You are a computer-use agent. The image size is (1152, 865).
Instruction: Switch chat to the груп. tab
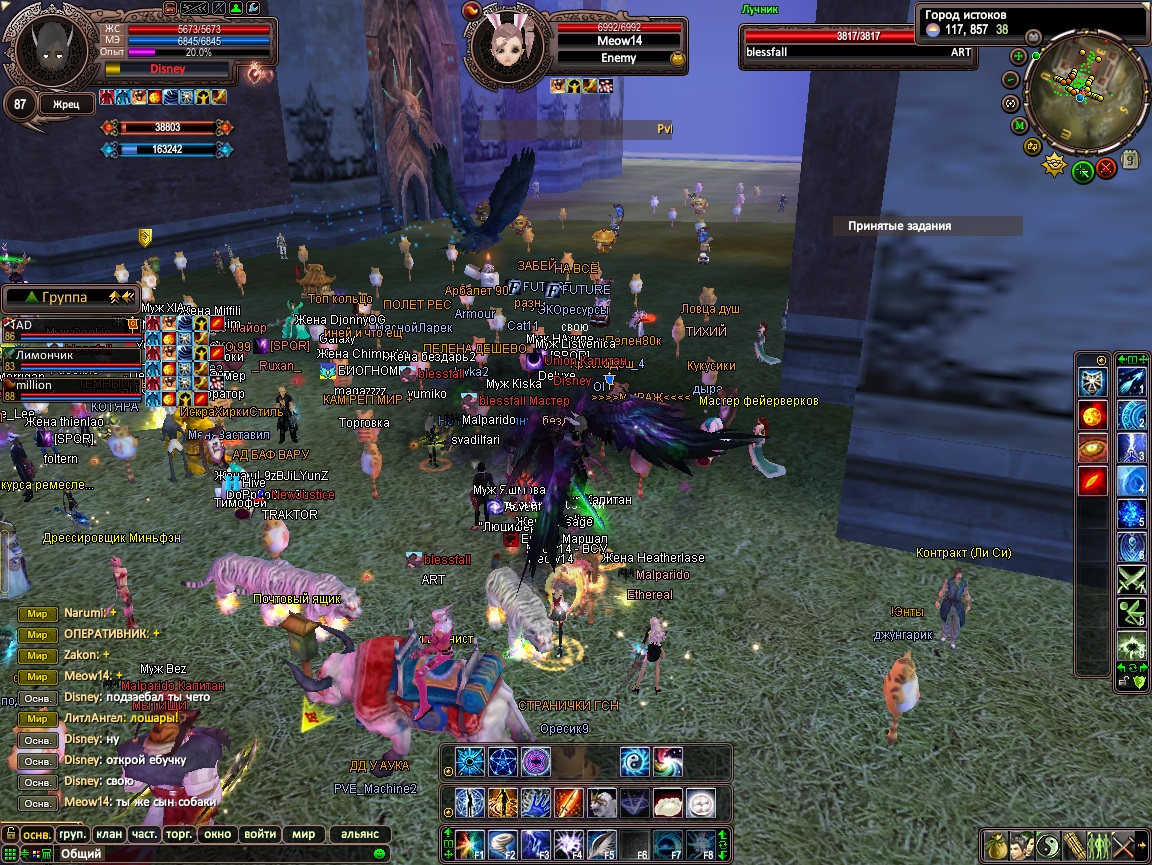(72, 834)
